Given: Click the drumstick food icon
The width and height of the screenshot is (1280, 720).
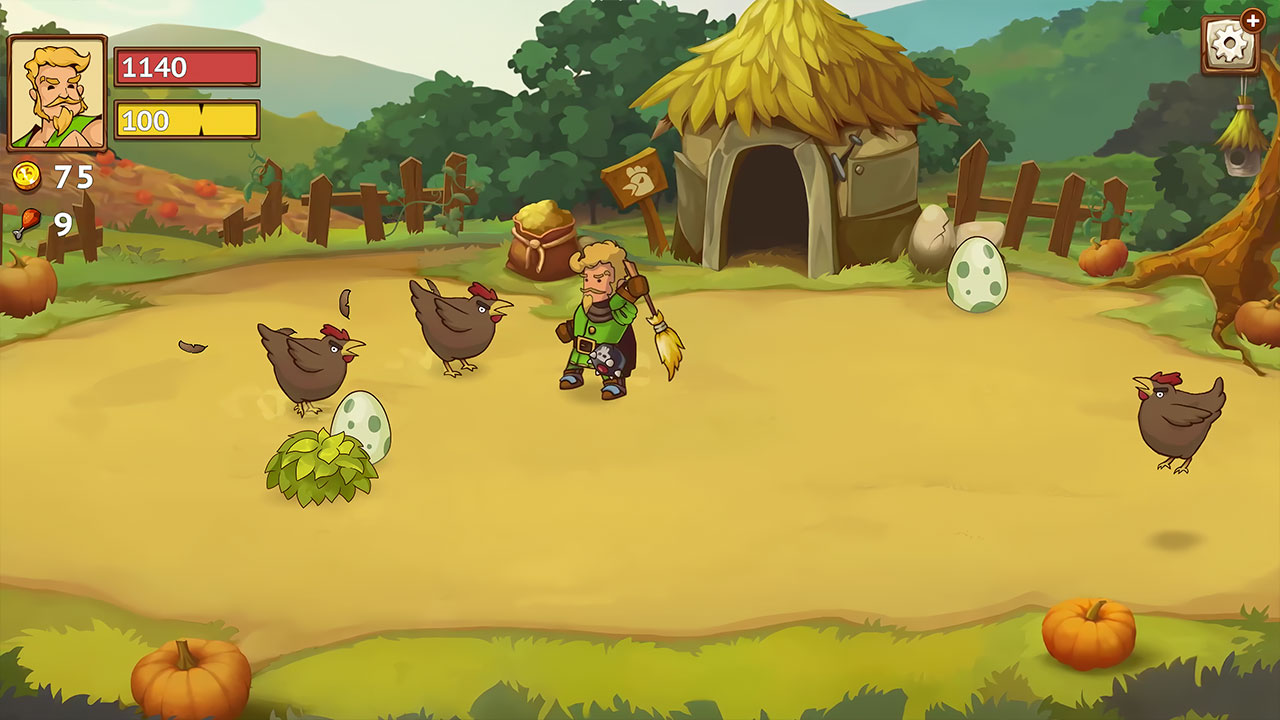Looking at the screenshot, I should coord(27,222).
